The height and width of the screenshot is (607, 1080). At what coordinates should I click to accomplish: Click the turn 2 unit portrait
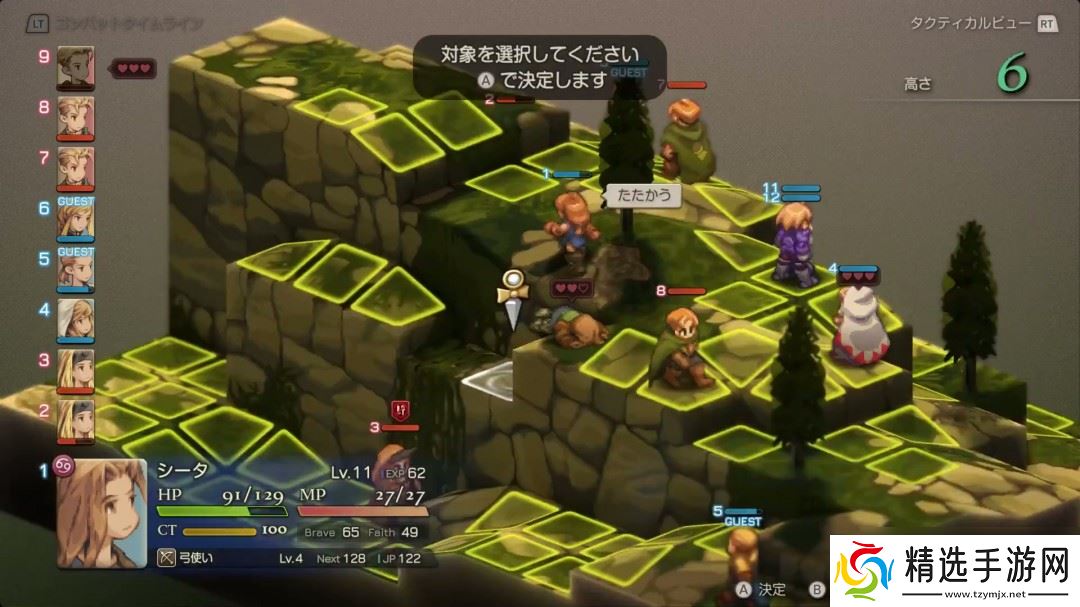(76, 421)
